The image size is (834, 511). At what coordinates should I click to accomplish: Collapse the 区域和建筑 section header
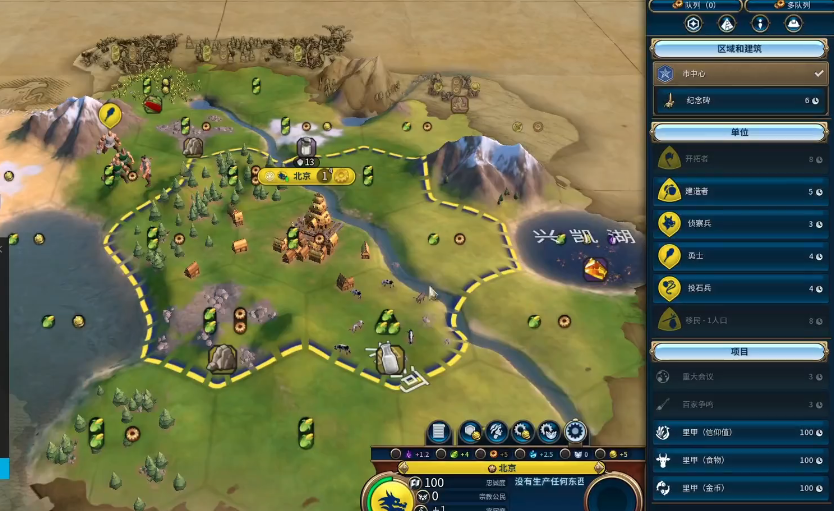[740, 48]
